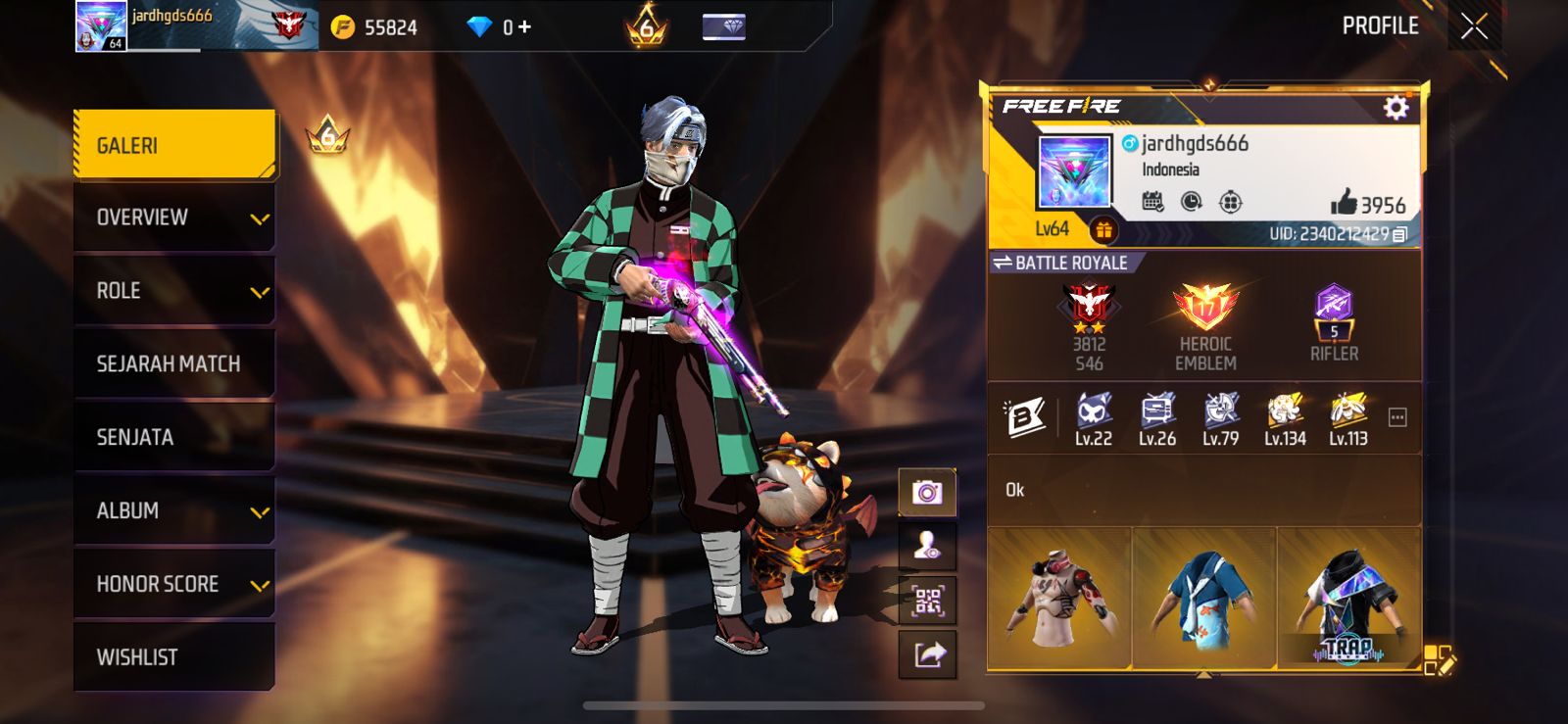Take a photo with the camera button
1568x724 pixels.
(927, 492)
